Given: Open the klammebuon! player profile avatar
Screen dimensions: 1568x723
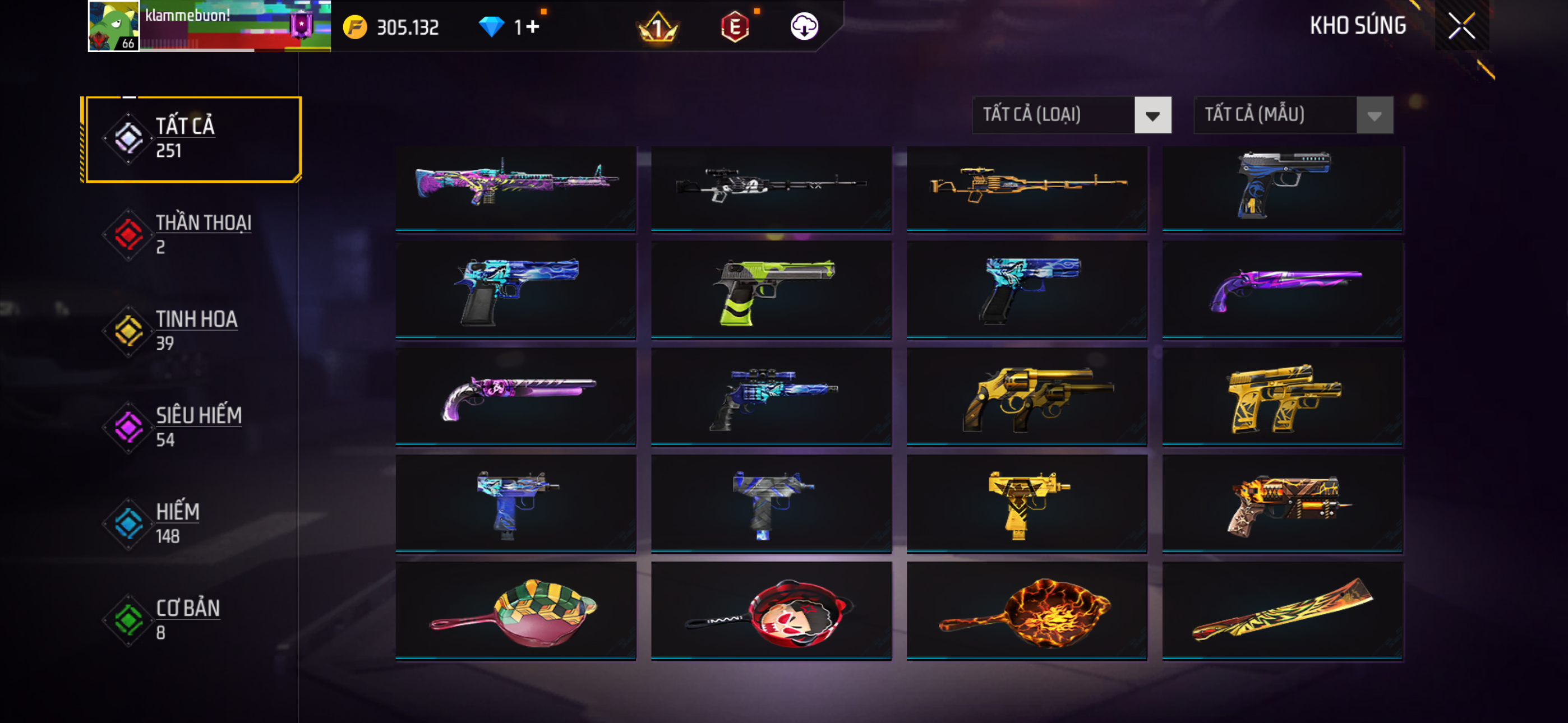Looking at the screenshot, I should point(114,26).
